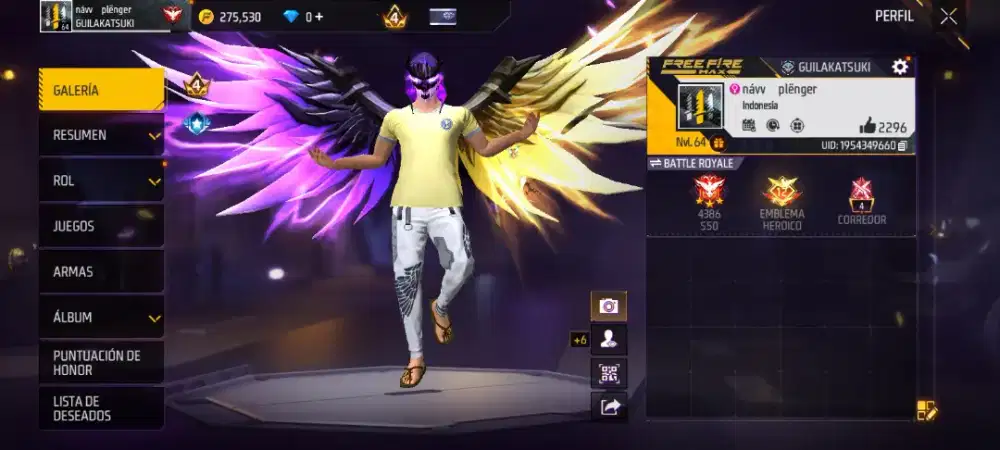The height and width of the screenshot is (450, 1000).
Task: Expand the Resumen section
Action: tap(101, 135)
